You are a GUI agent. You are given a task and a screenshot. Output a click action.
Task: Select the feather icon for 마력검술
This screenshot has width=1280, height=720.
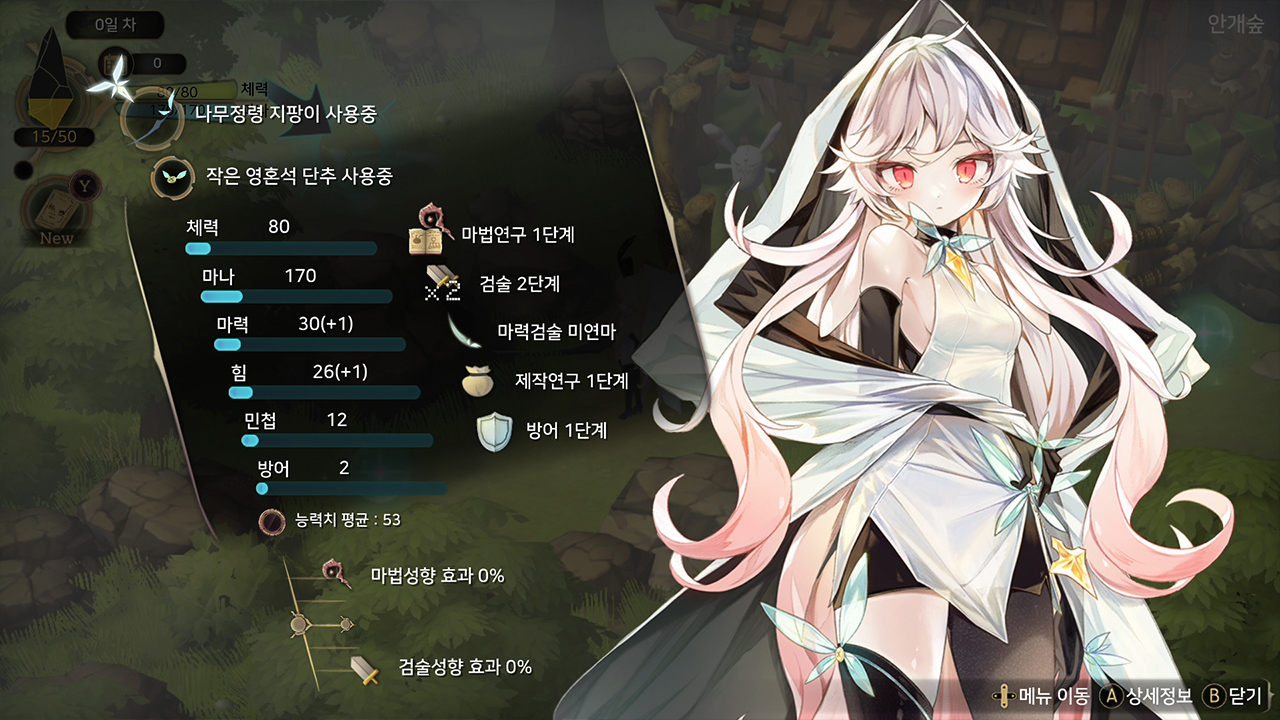coord(467,333)
